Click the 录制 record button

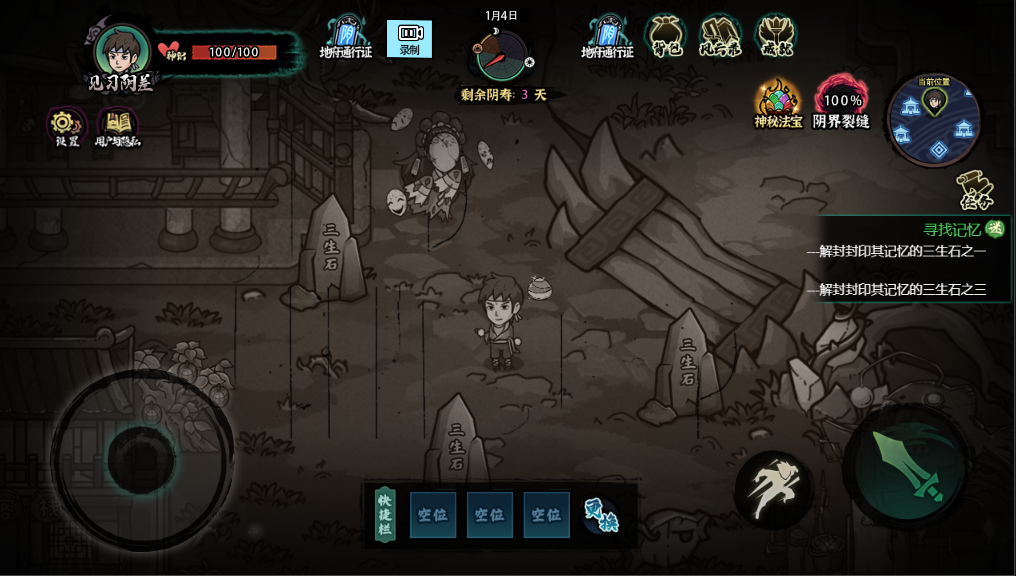click(x=409, y=38)
